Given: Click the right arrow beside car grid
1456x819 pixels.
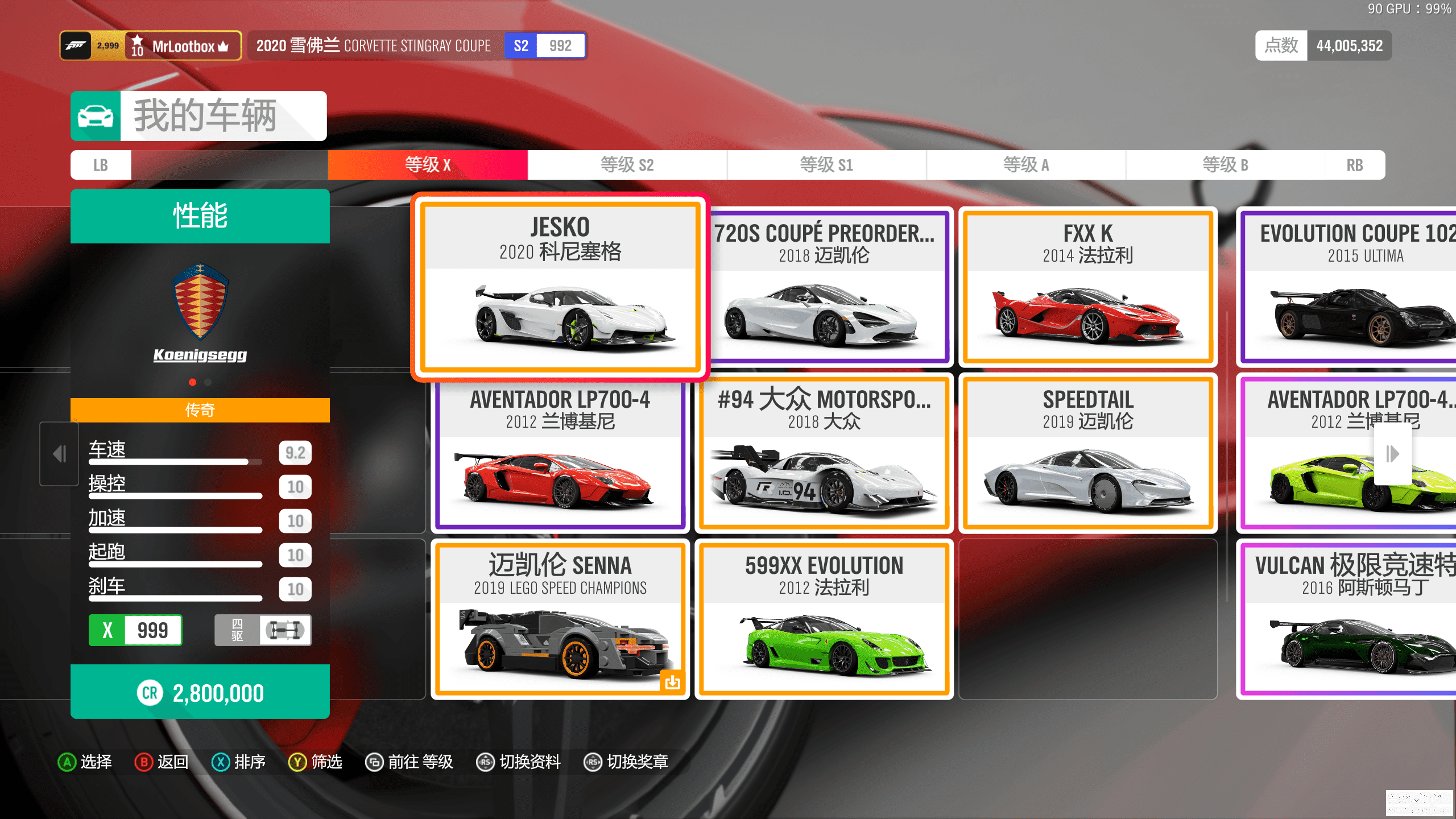Looking at the screenshot, I should pos(1392,454).
